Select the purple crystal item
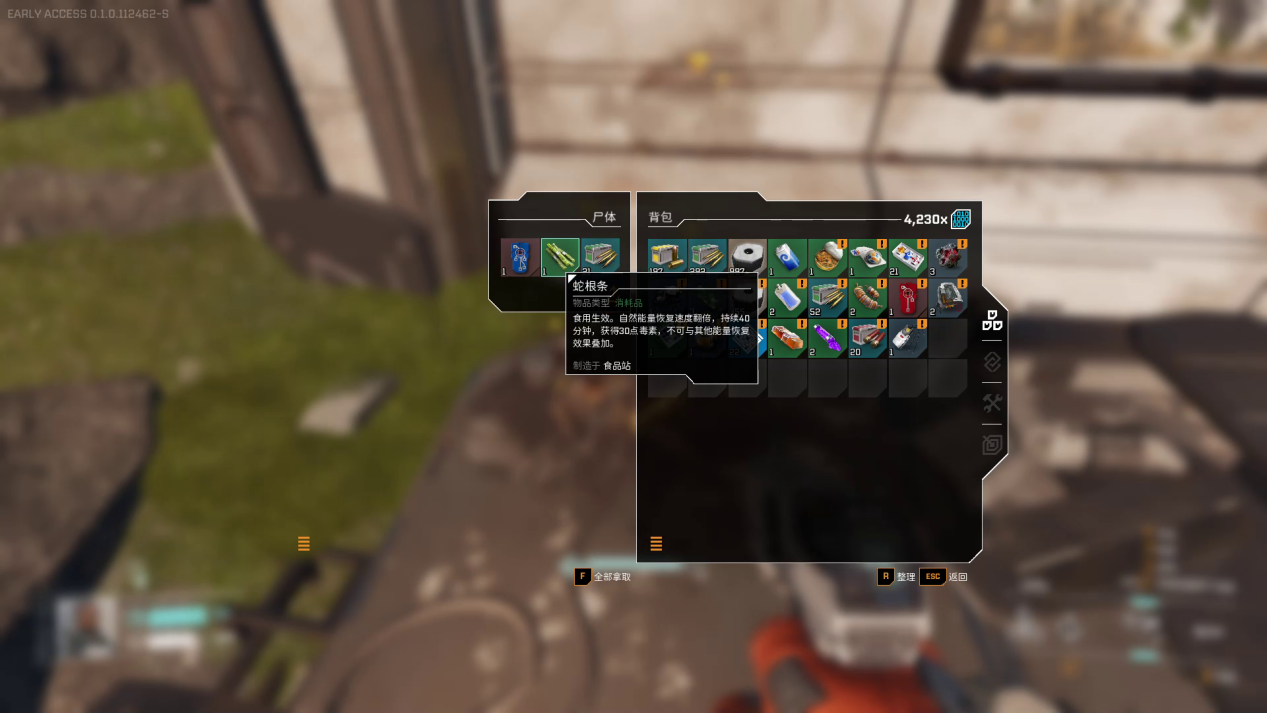This screenshot has height=713, width=1267. click(x=827, y=338)
